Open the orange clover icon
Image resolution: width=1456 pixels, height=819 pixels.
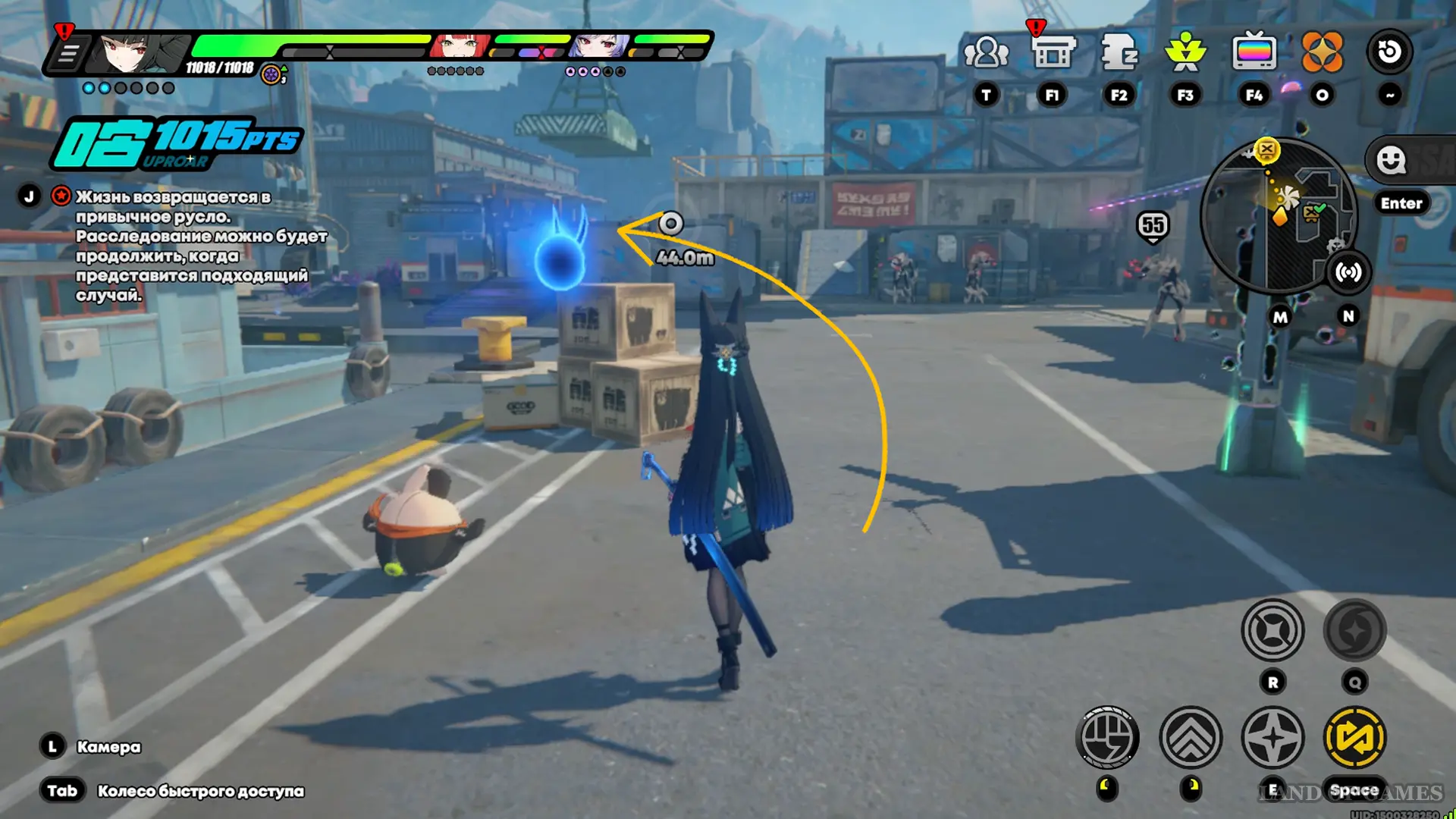click(1322, 53)
